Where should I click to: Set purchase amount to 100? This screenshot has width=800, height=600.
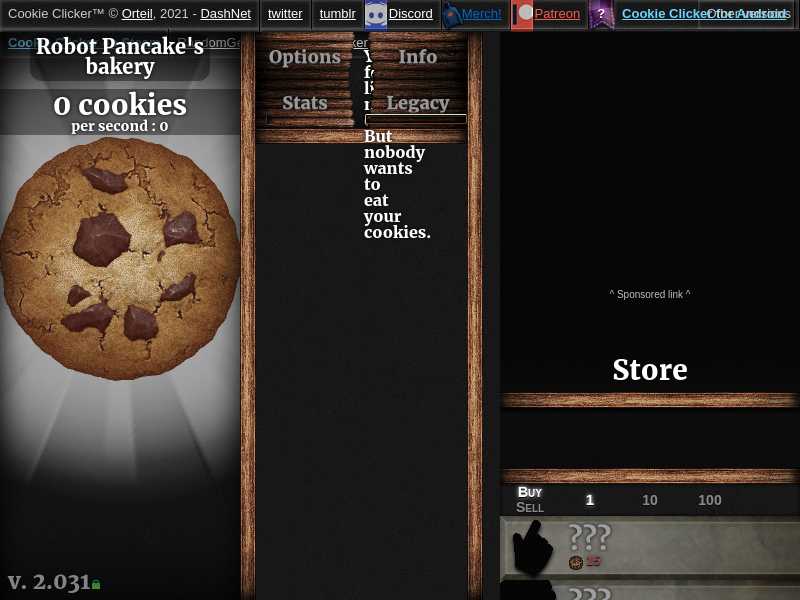[x=710, y=500]
